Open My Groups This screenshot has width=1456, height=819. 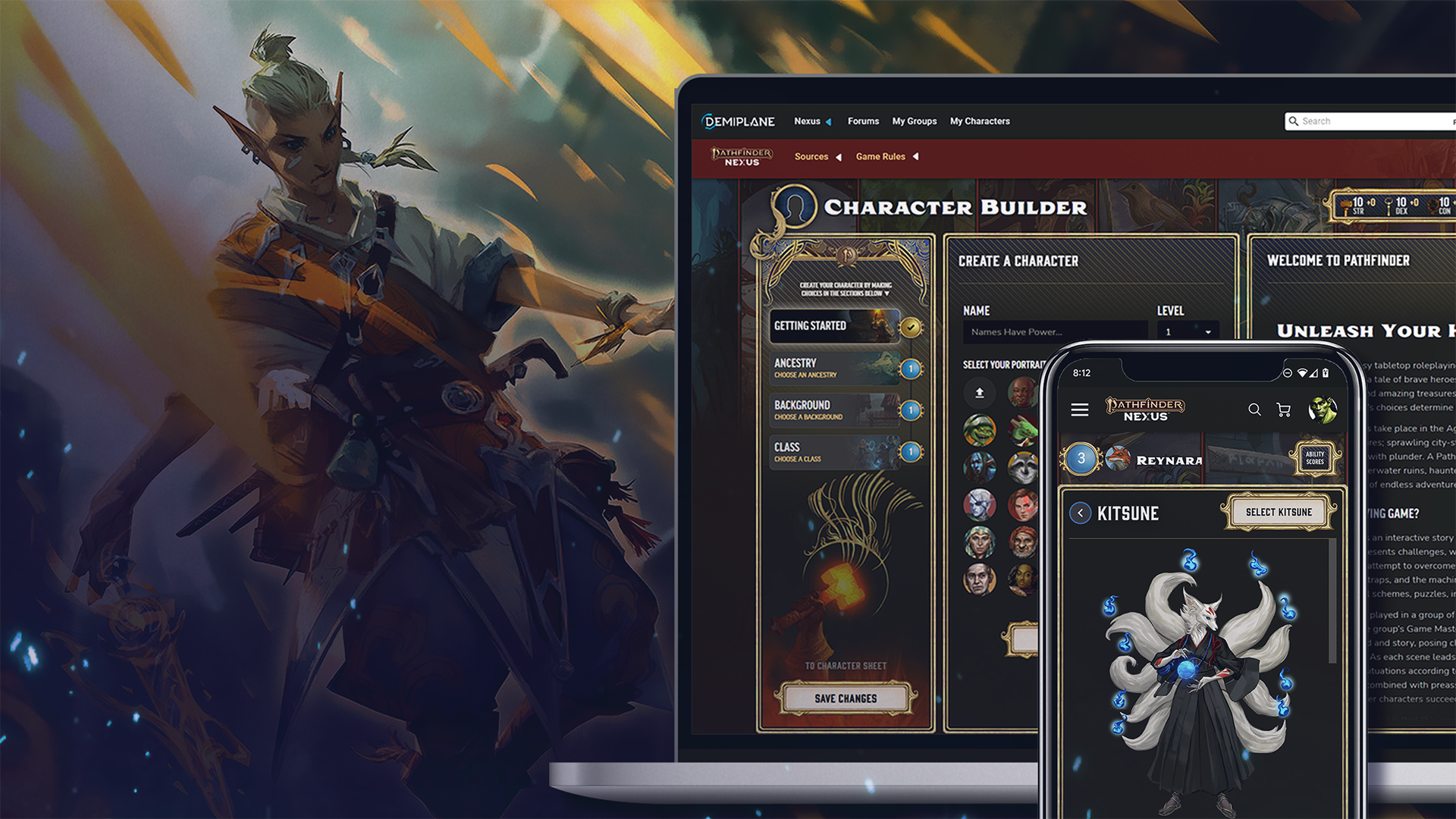coord(914,121)
